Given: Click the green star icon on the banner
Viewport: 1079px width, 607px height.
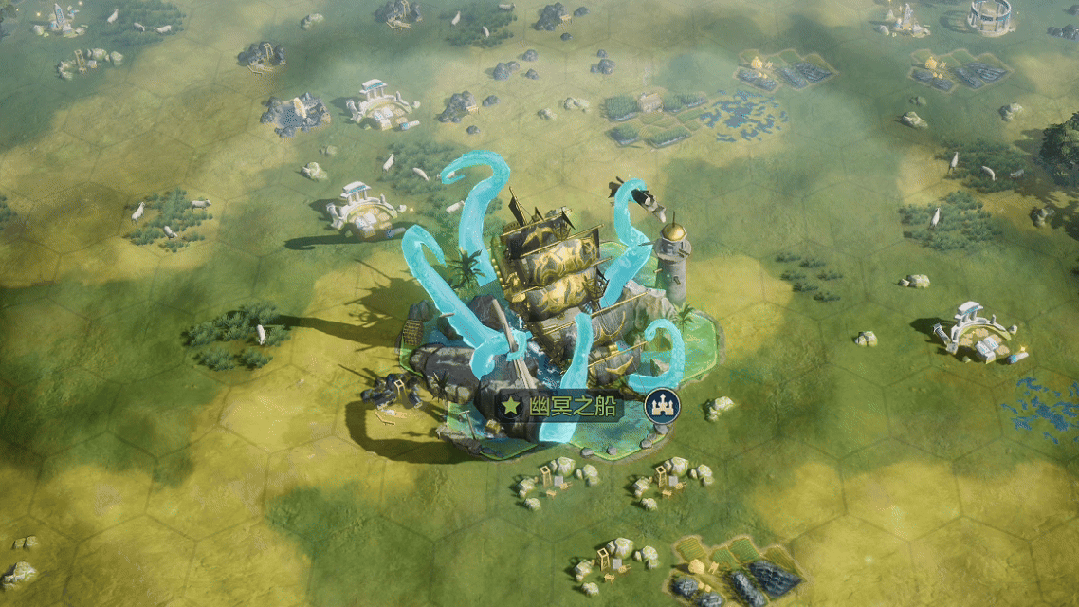Looking at the screenshot, I should (511, 407).
